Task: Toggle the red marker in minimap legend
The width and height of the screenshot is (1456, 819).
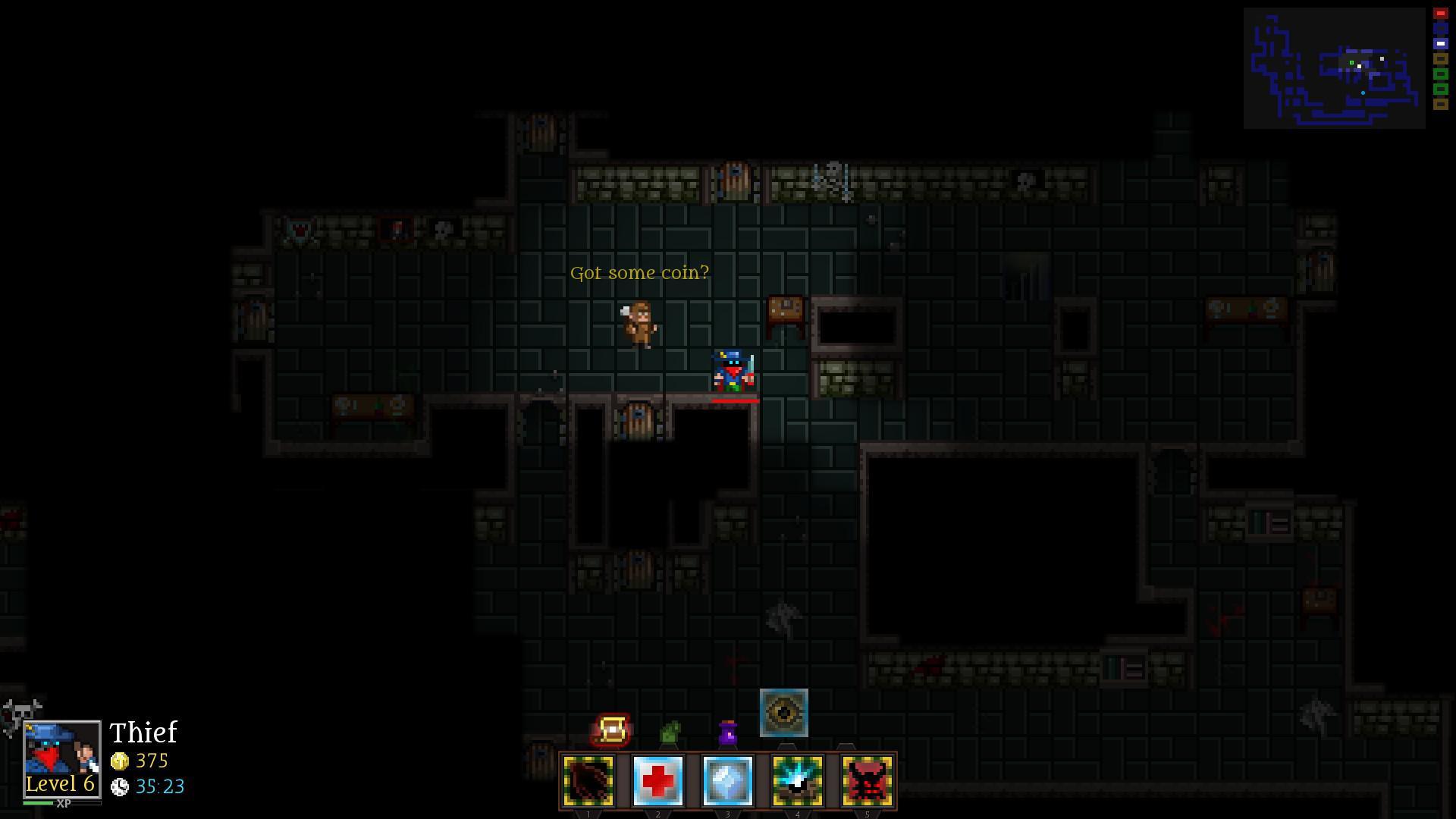Action: tap(1439, 13)
